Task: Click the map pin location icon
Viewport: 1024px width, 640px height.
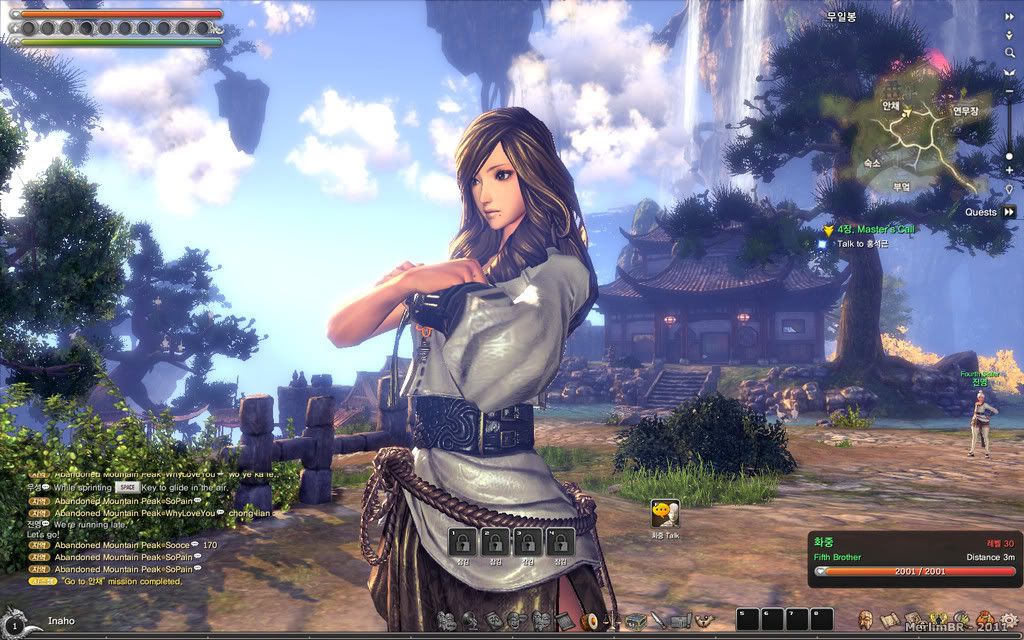Action: click(1009, 190)
